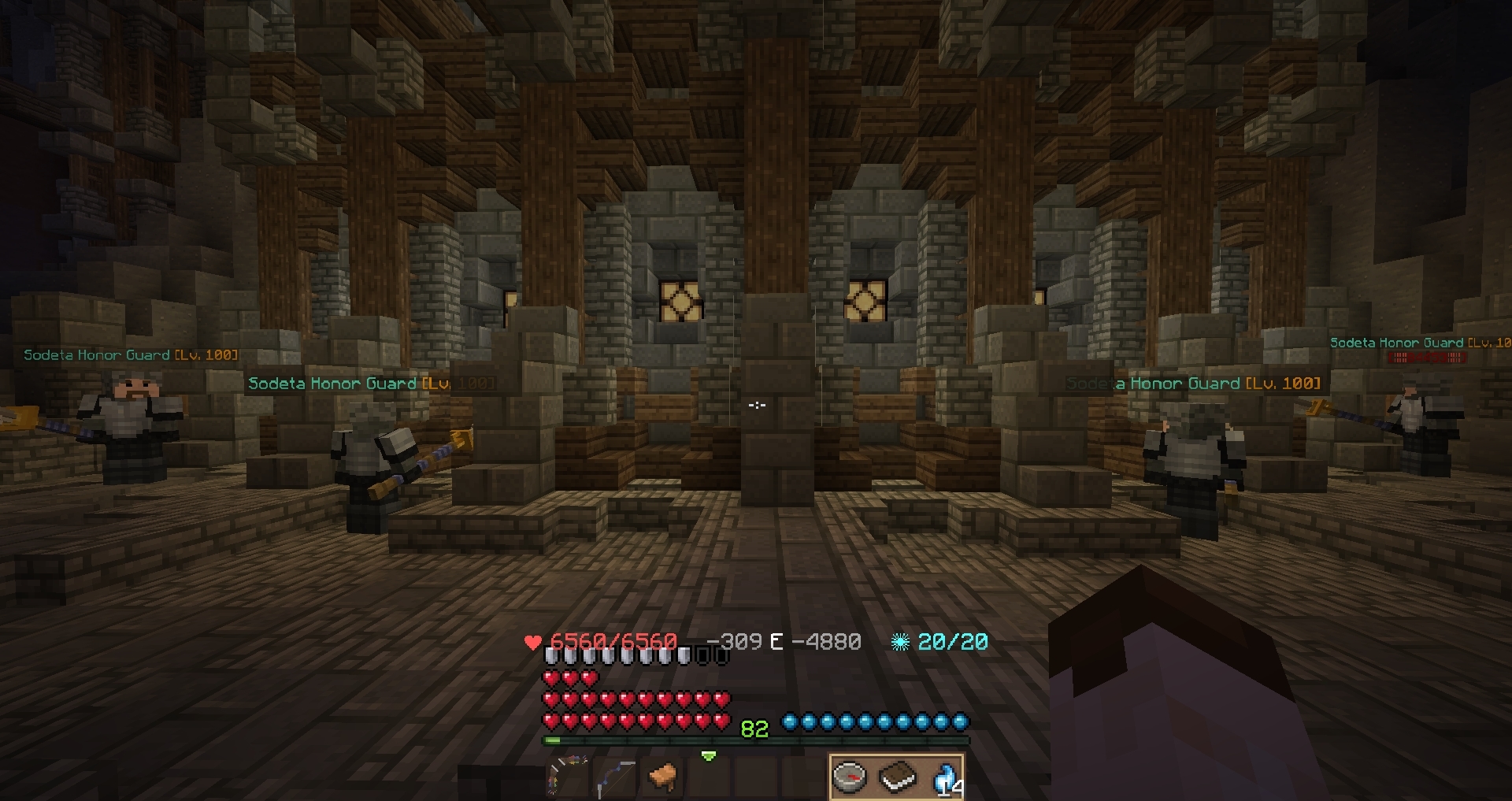Select the dark bow with blue grip
This screenshot has height=801, width=1512.
615,777
